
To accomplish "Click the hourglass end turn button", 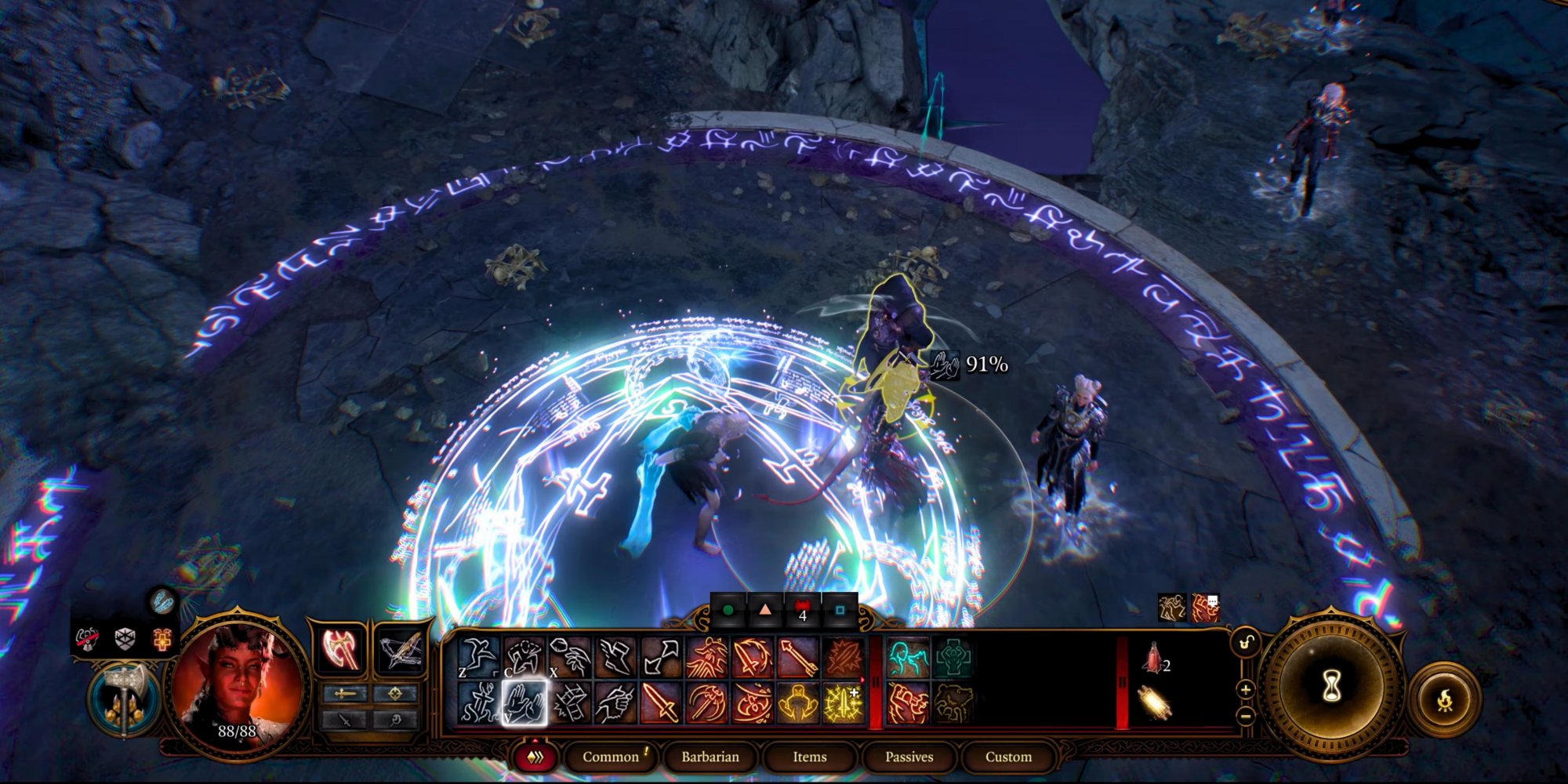I will point(1331,688).
